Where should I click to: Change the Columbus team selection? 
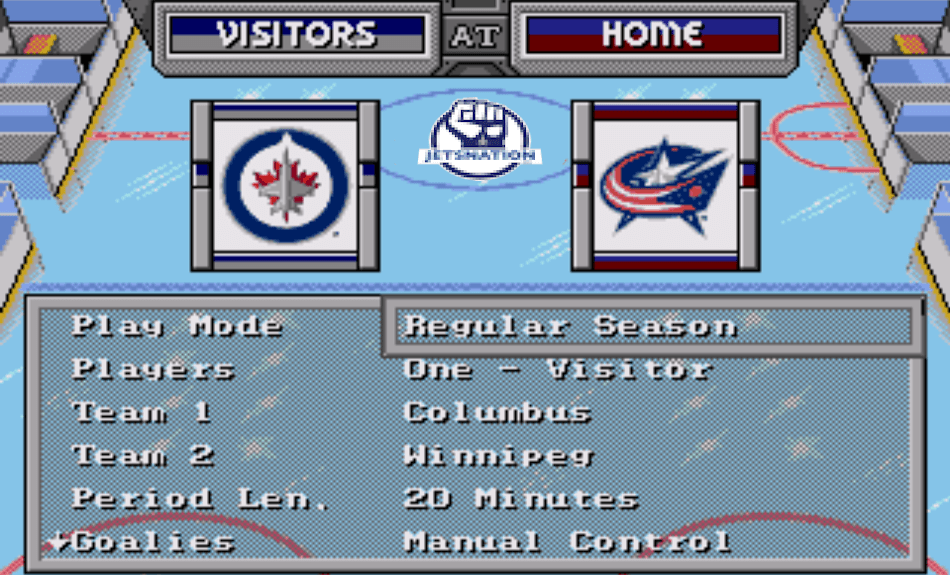click(x=497, y=412)
